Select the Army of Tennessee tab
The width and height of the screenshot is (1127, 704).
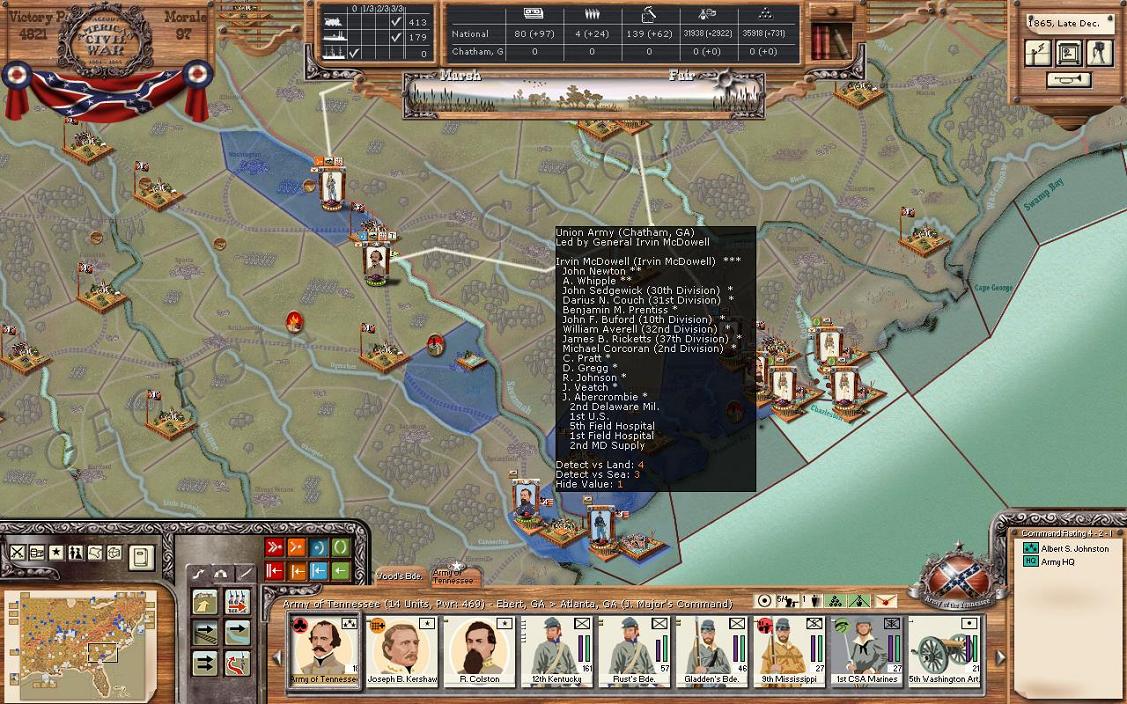click(455, 577)
